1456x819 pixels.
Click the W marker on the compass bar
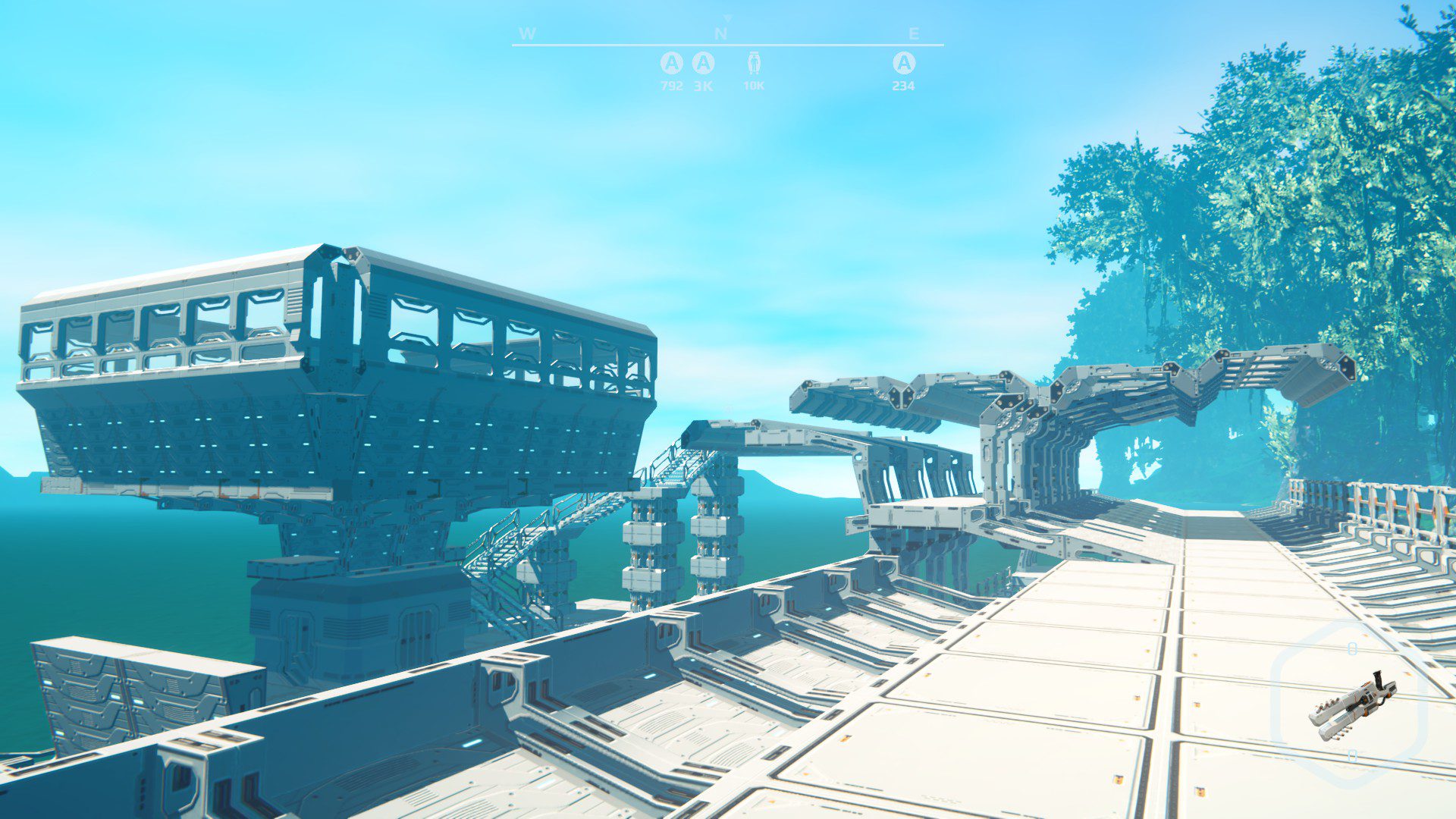click(527, 33)
